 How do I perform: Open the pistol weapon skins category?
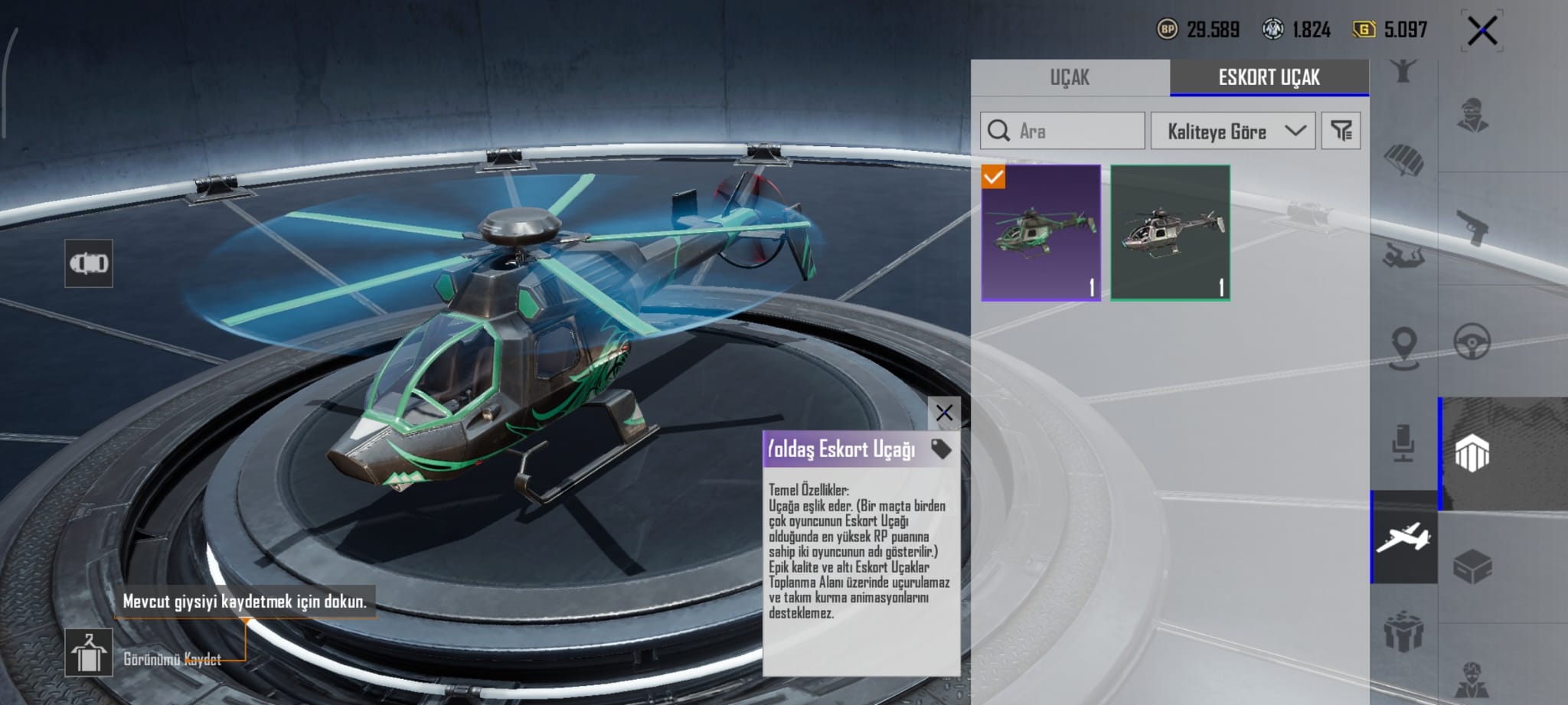[x=1472, y=228]
